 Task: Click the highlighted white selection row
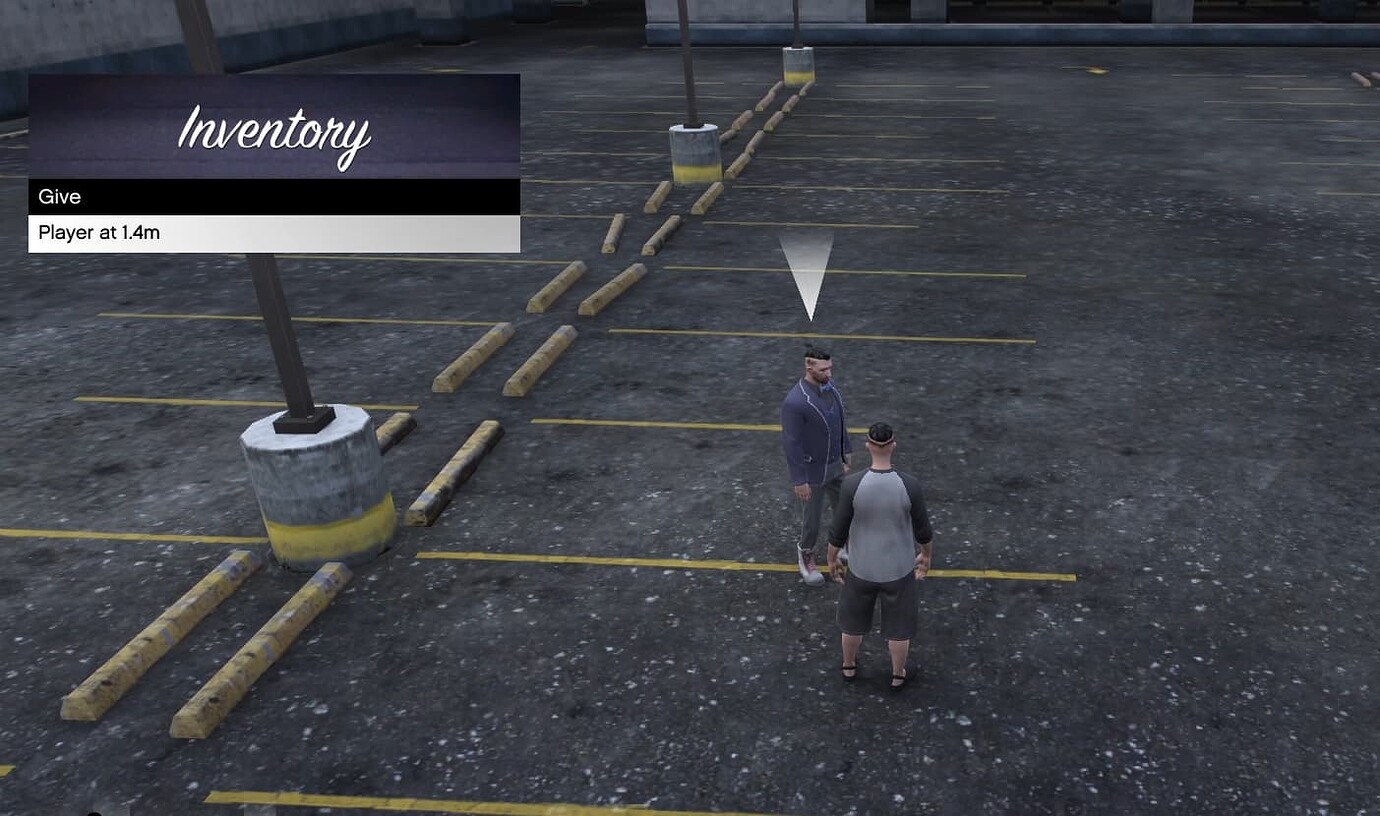tap(275, 232)
